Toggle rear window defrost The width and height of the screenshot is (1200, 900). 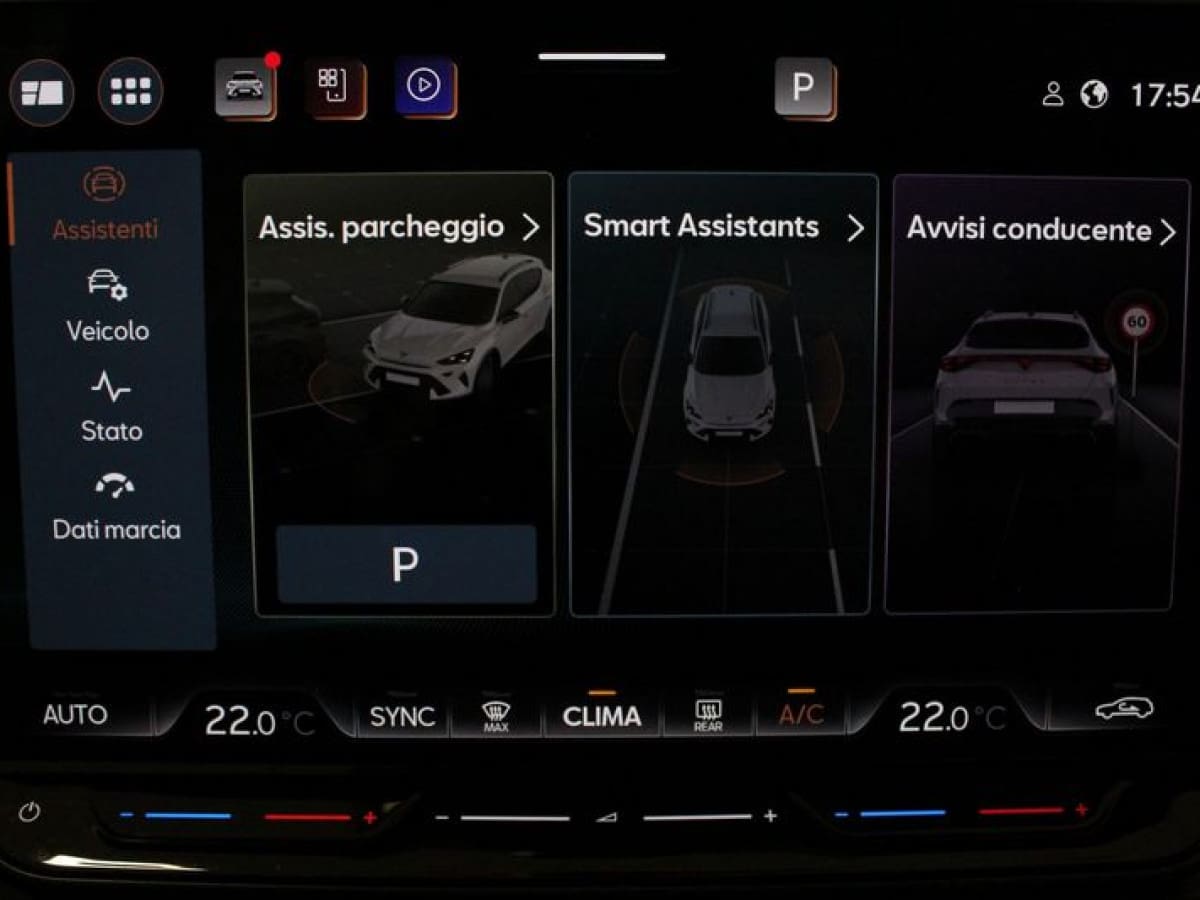708,716
